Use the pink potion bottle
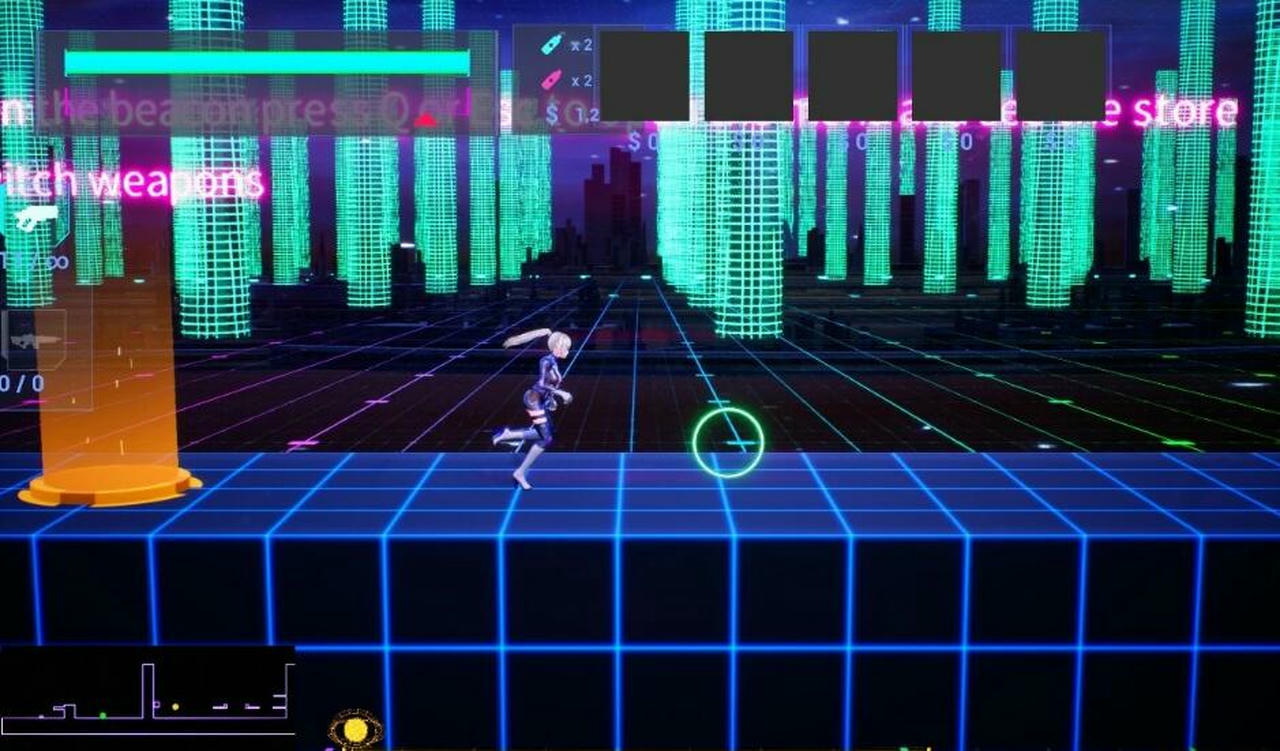1280x751 pixels. point(550,80)
